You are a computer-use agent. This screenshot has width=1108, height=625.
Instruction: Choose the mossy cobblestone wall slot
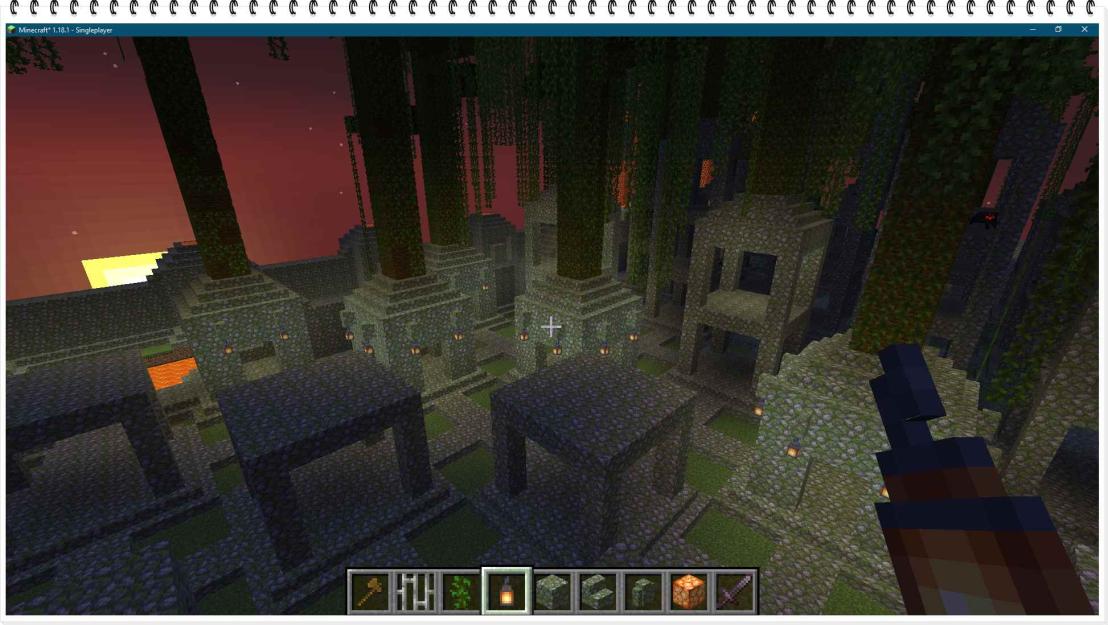click(x=643, y=591)
